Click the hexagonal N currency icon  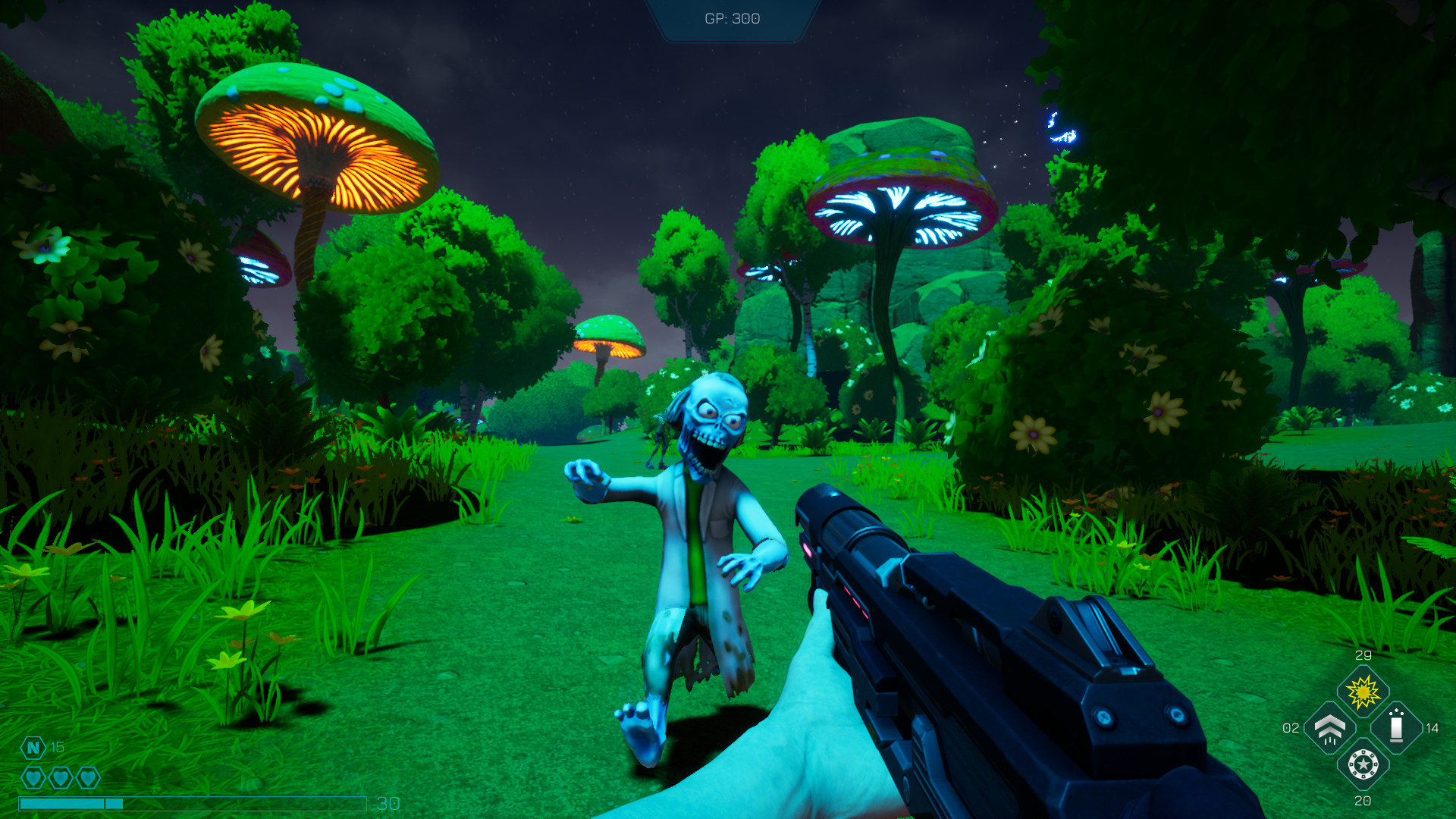click(32, 748)
